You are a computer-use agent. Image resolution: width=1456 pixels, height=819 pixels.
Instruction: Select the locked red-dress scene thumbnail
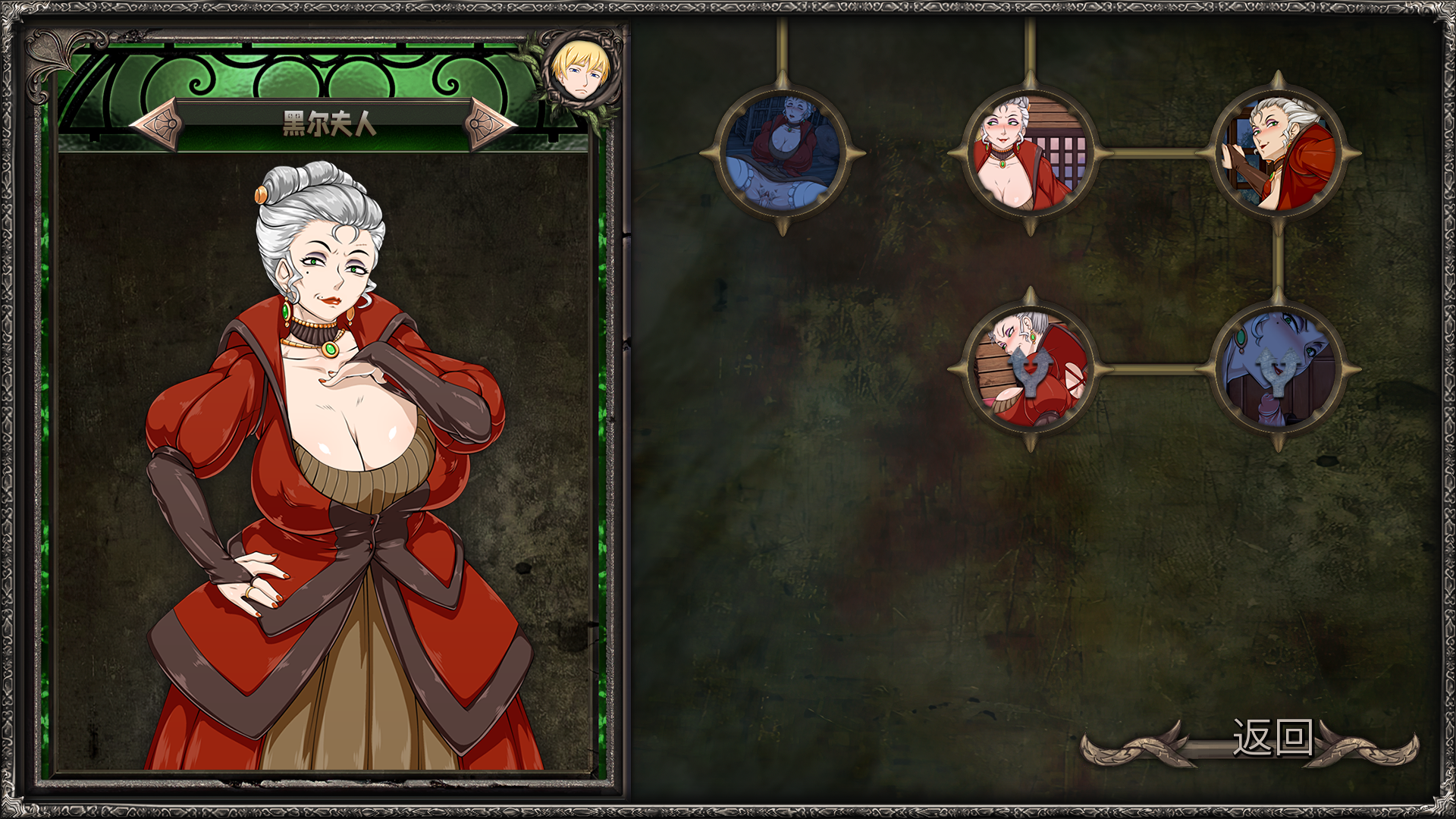click(1030, 369)
